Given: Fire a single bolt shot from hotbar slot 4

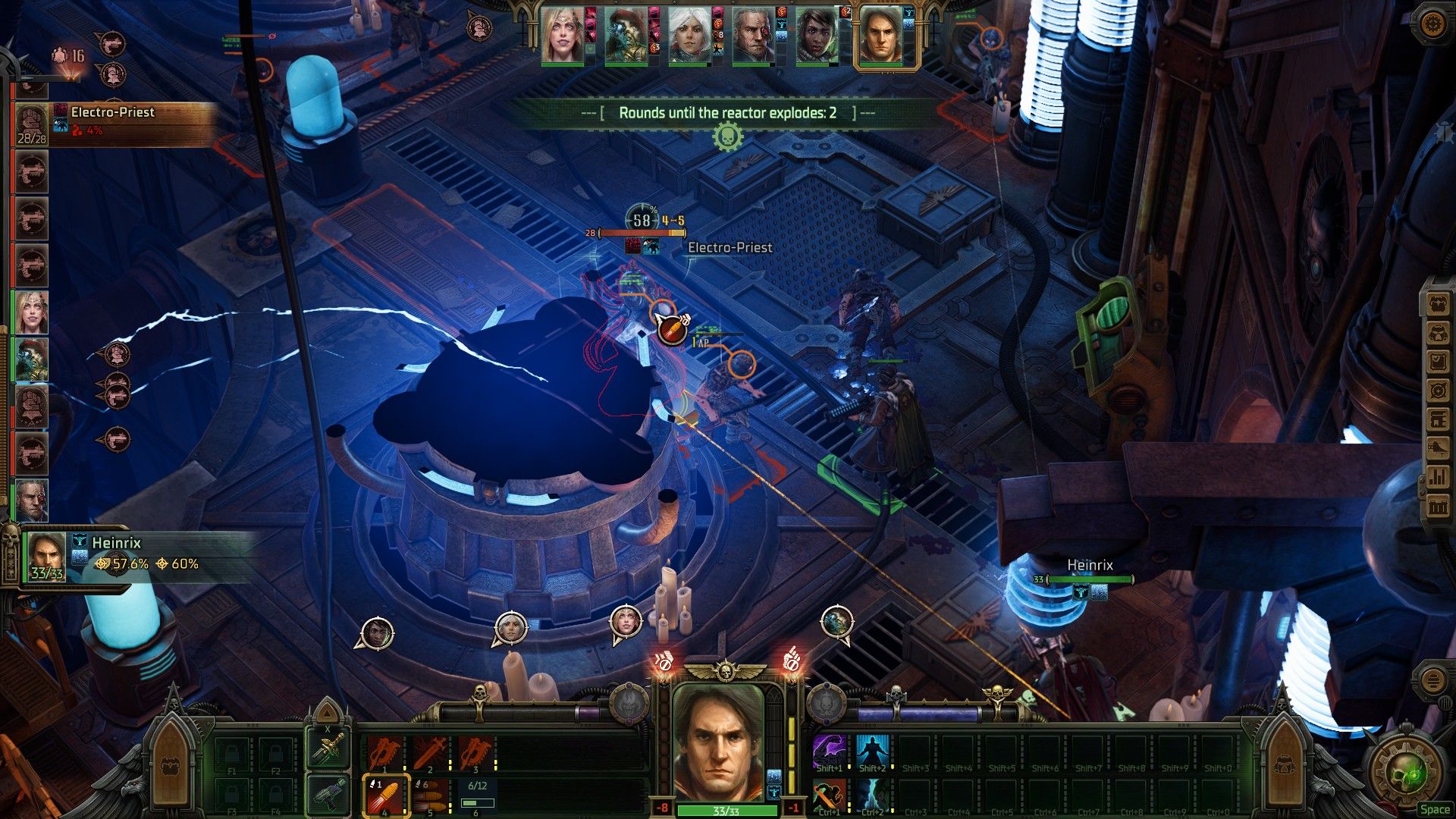Looking at the screenshot, I should point(385,796).
